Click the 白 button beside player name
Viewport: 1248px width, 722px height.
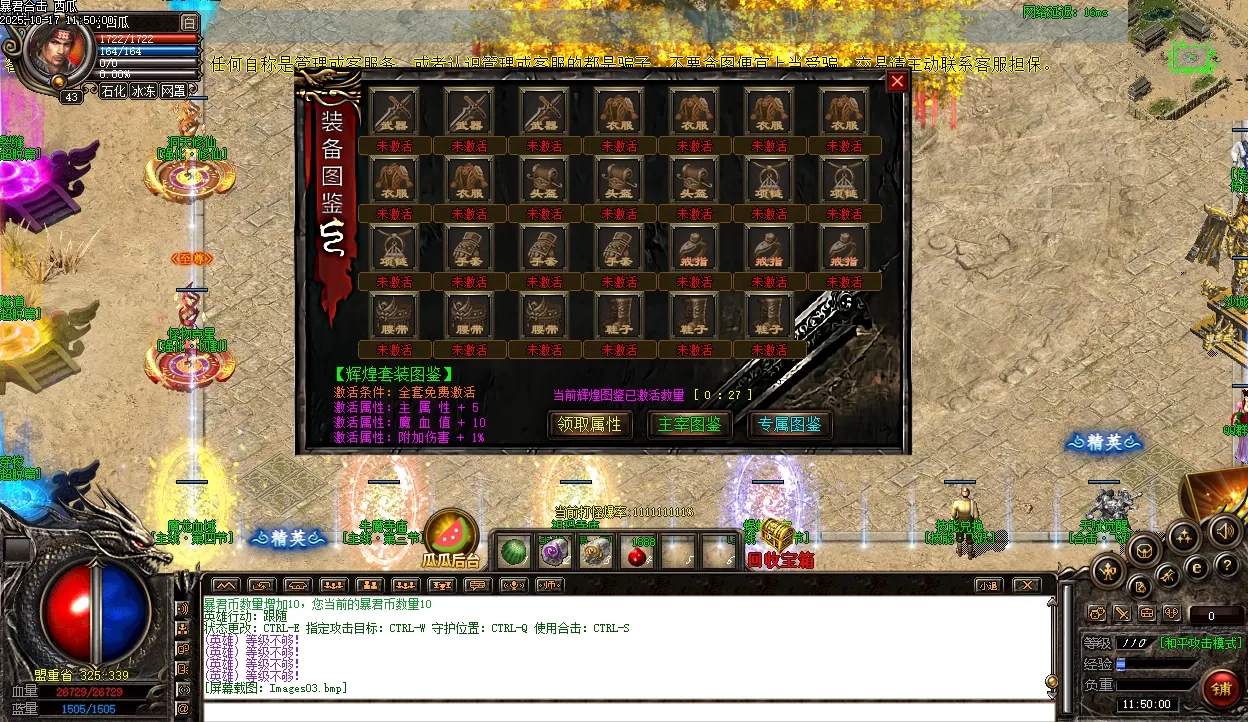[x=190, y=22]
